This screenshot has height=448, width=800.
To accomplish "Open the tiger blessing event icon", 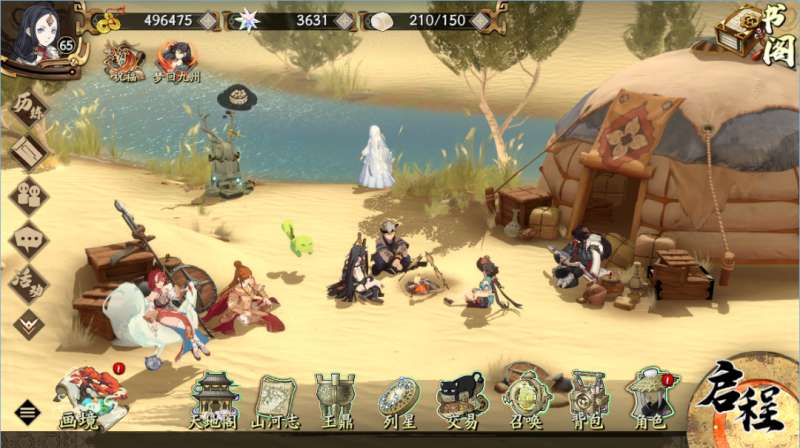I will pyautogui.click(x=125, y=60).
